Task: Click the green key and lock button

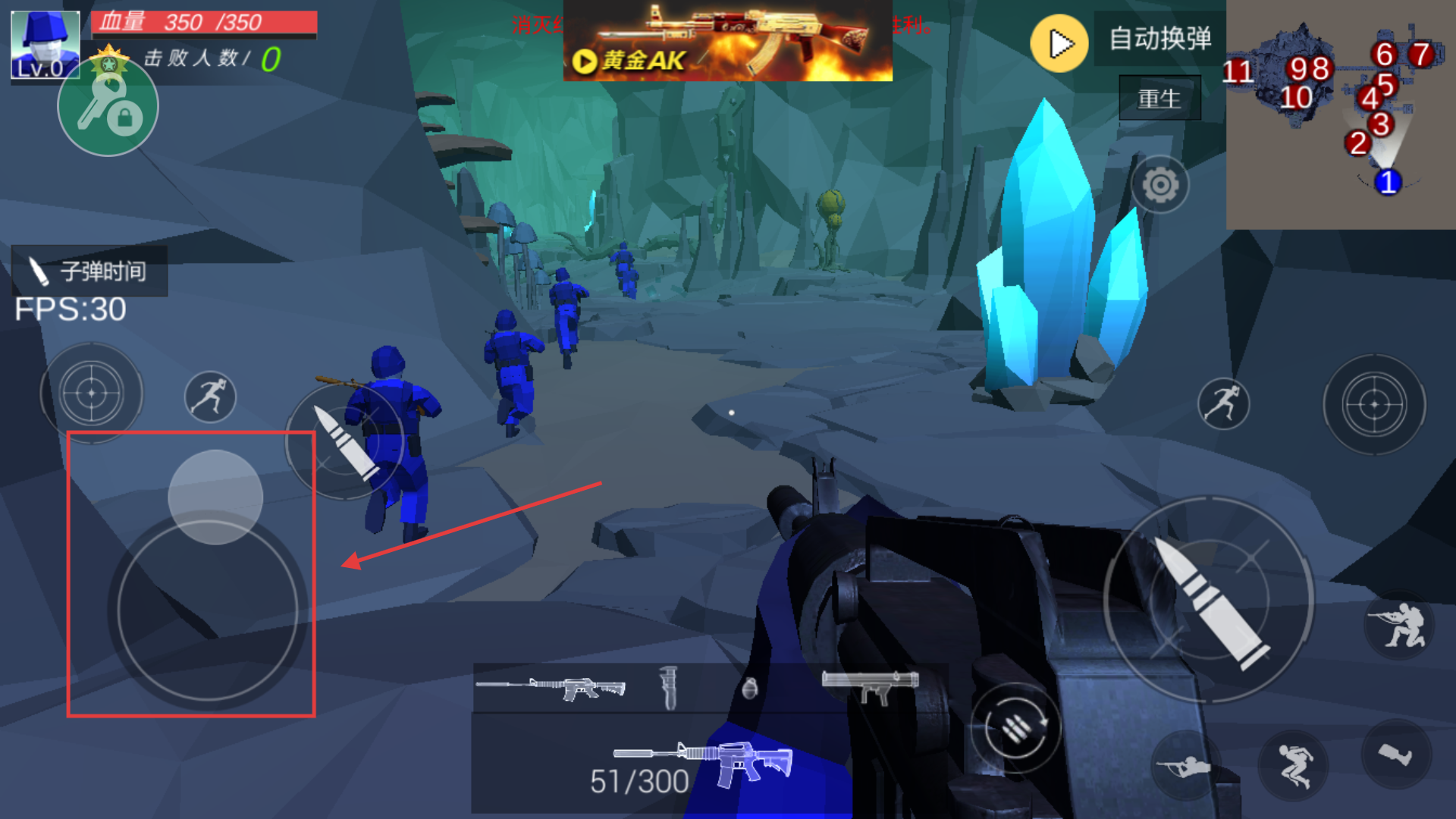Action: pos(108,108)
